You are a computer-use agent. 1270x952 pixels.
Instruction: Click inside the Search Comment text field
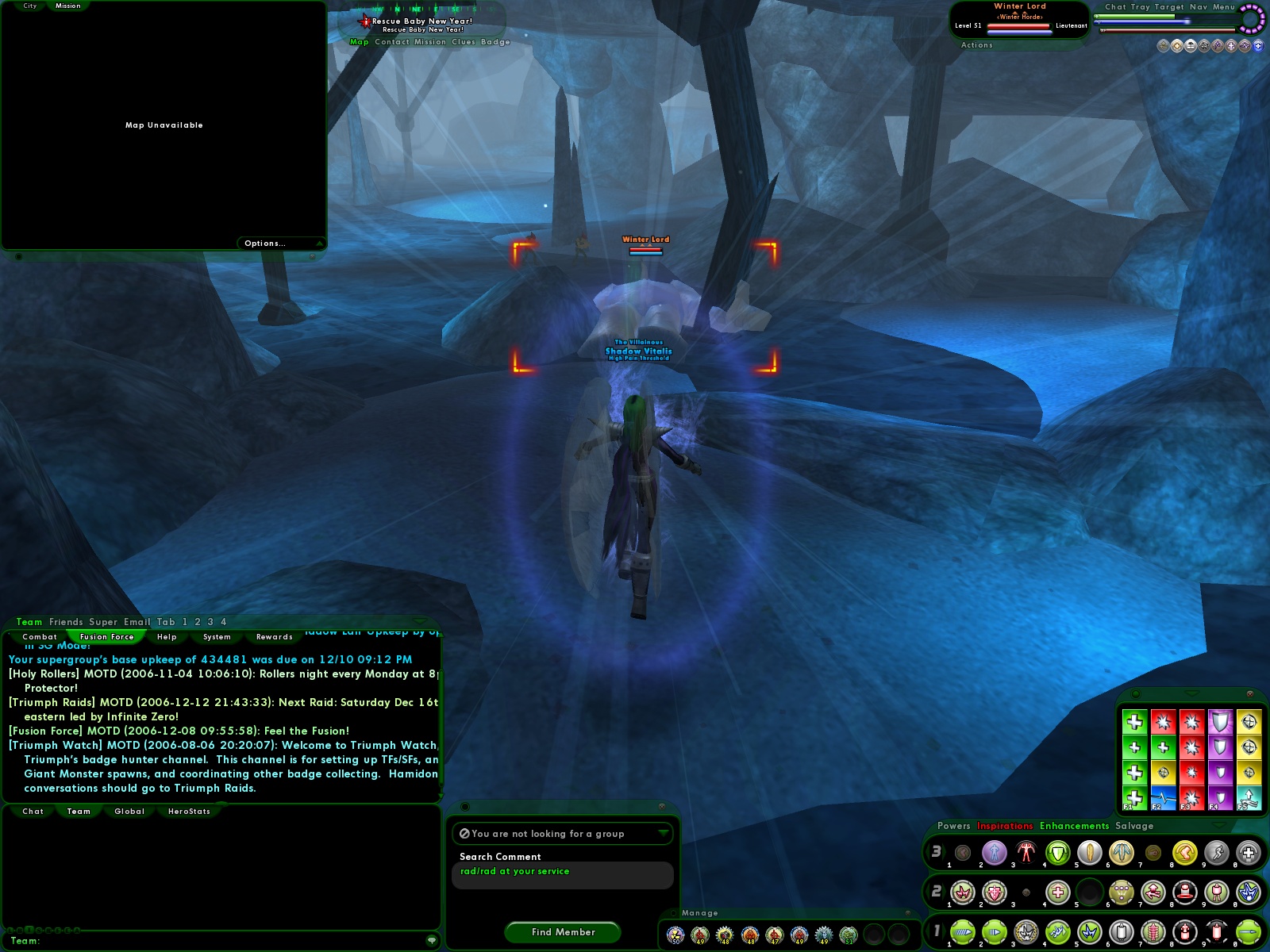564,872
